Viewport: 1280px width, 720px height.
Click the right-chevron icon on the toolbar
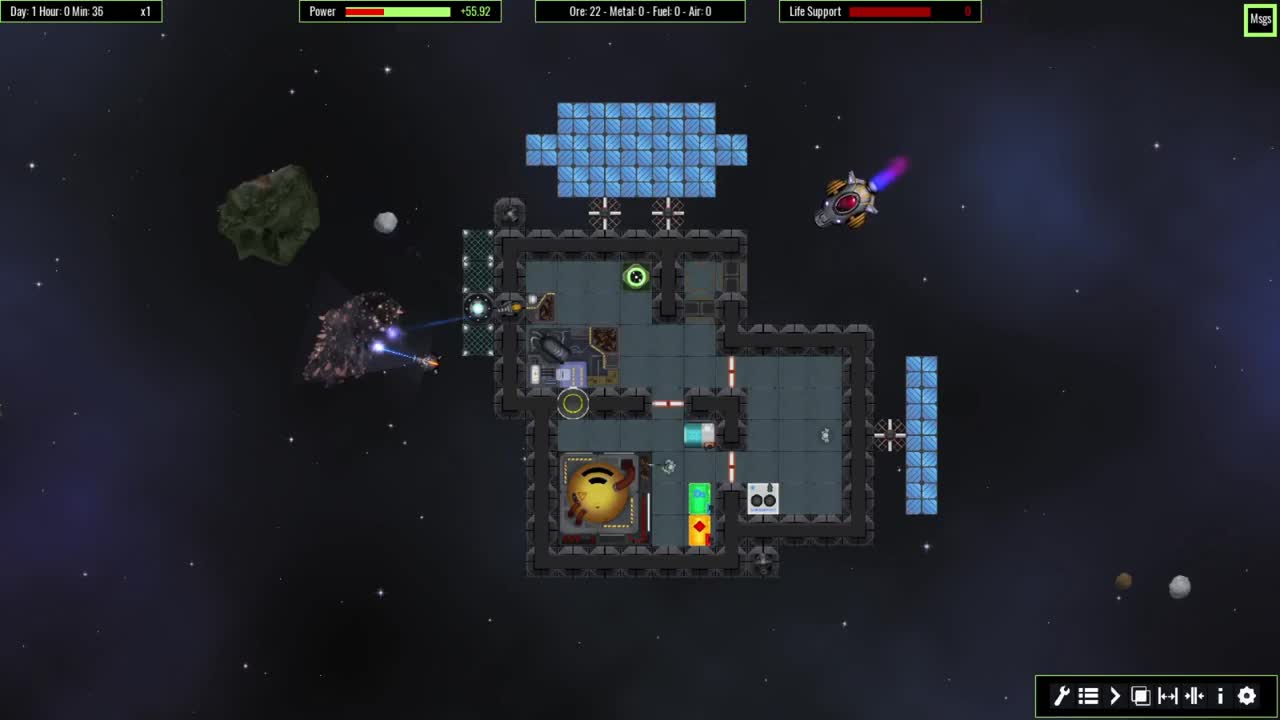click(1114, 696)
